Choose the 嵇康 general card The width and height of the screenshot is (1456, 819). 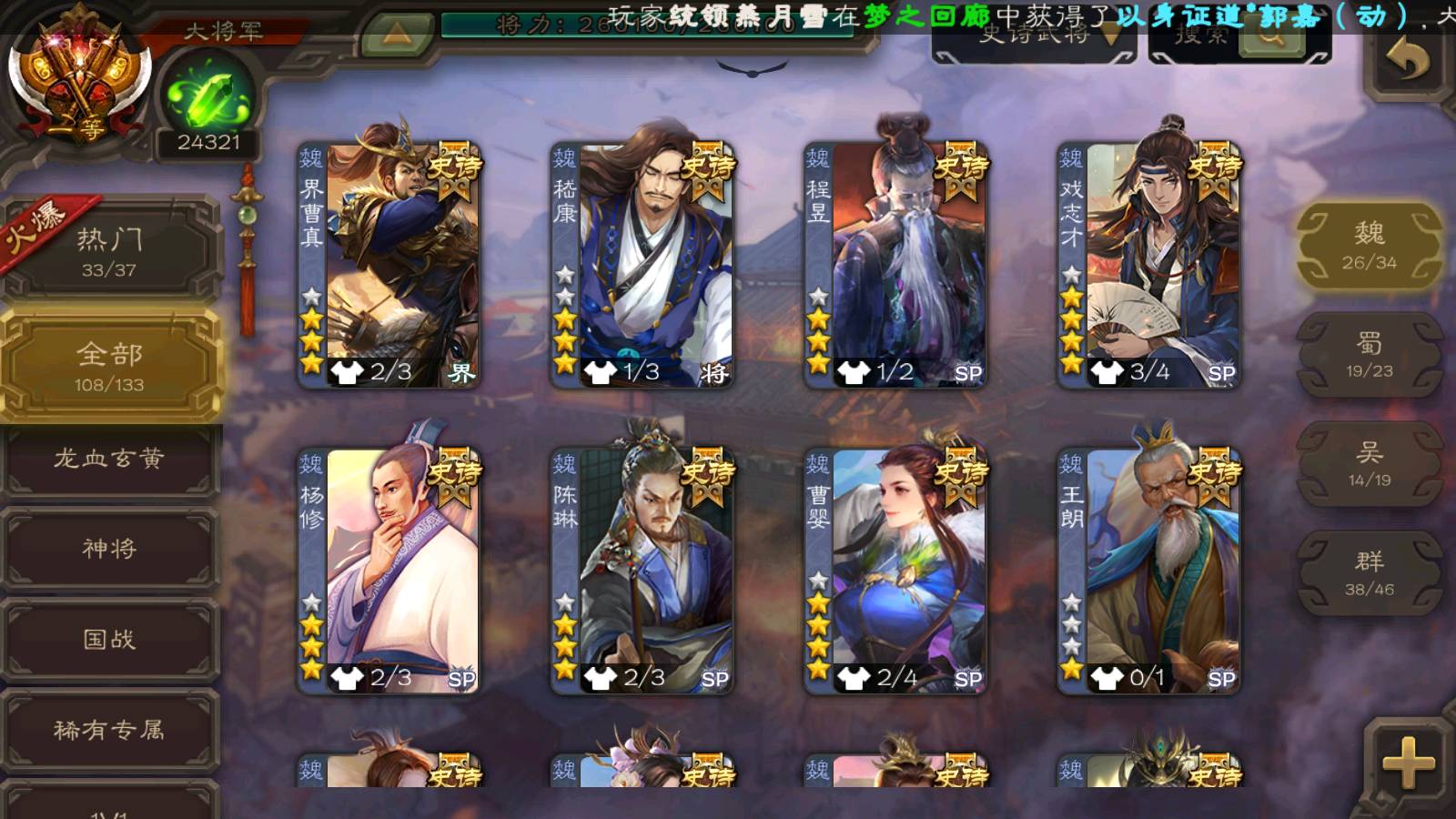point(642,264)
